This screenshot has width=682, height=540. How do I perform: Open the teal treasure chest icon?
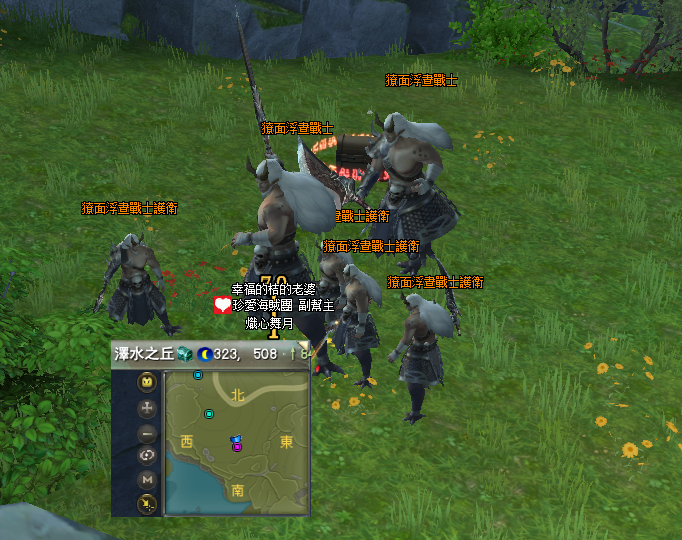(184, 354)
